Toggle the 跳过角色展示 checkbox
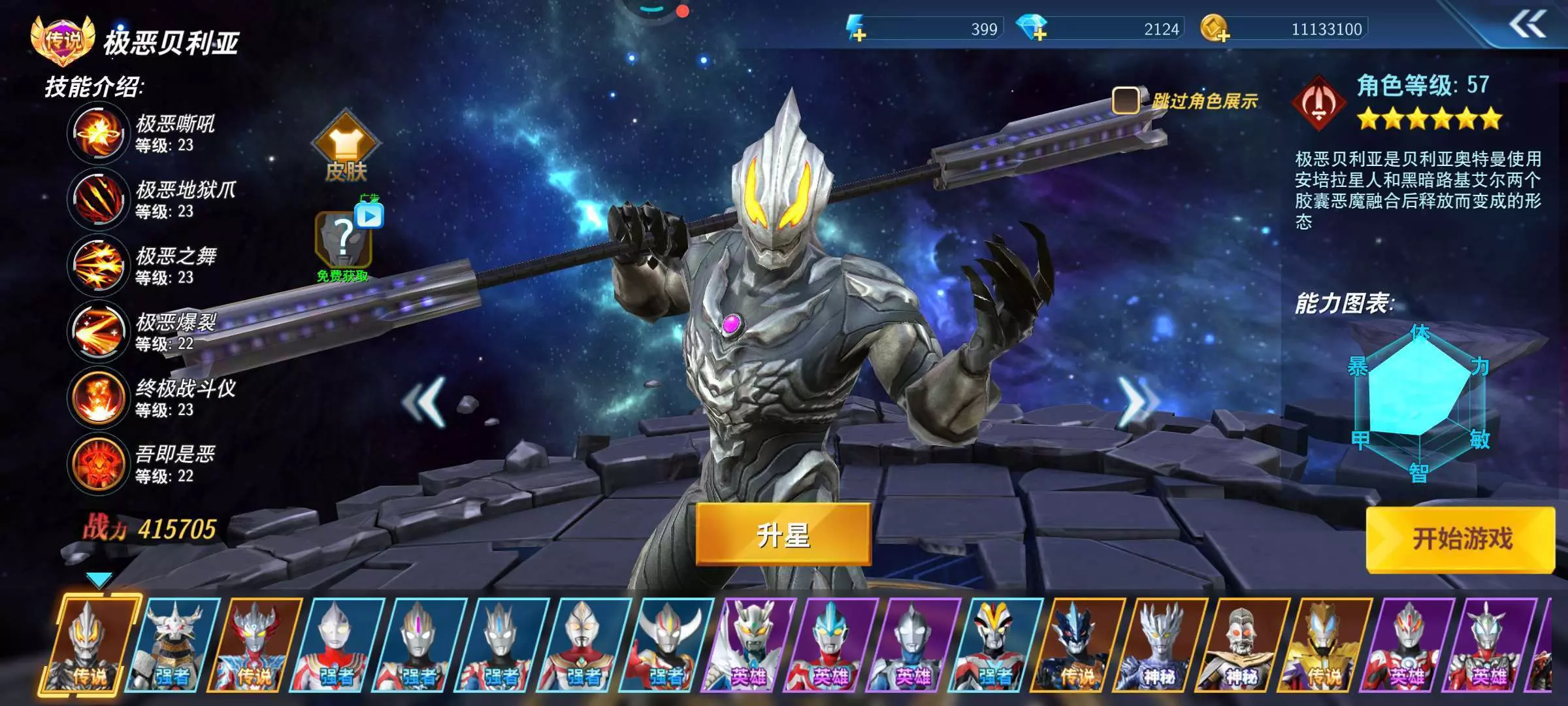Screen dimensions: 1568x706 pyautogui.click(x=1125, y=101)
